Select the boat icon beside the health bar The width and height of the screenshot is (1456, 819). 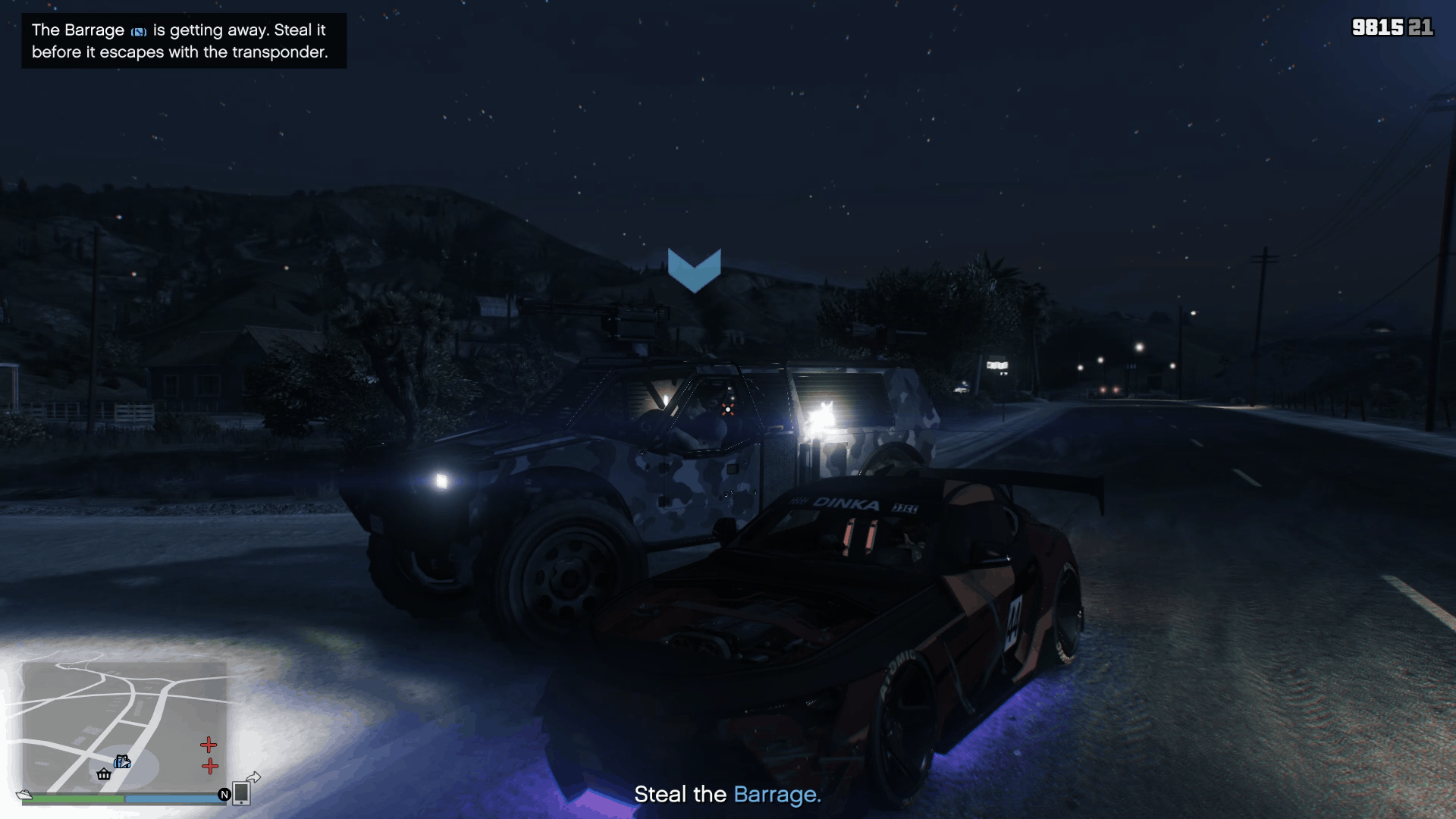pos(23,795)
